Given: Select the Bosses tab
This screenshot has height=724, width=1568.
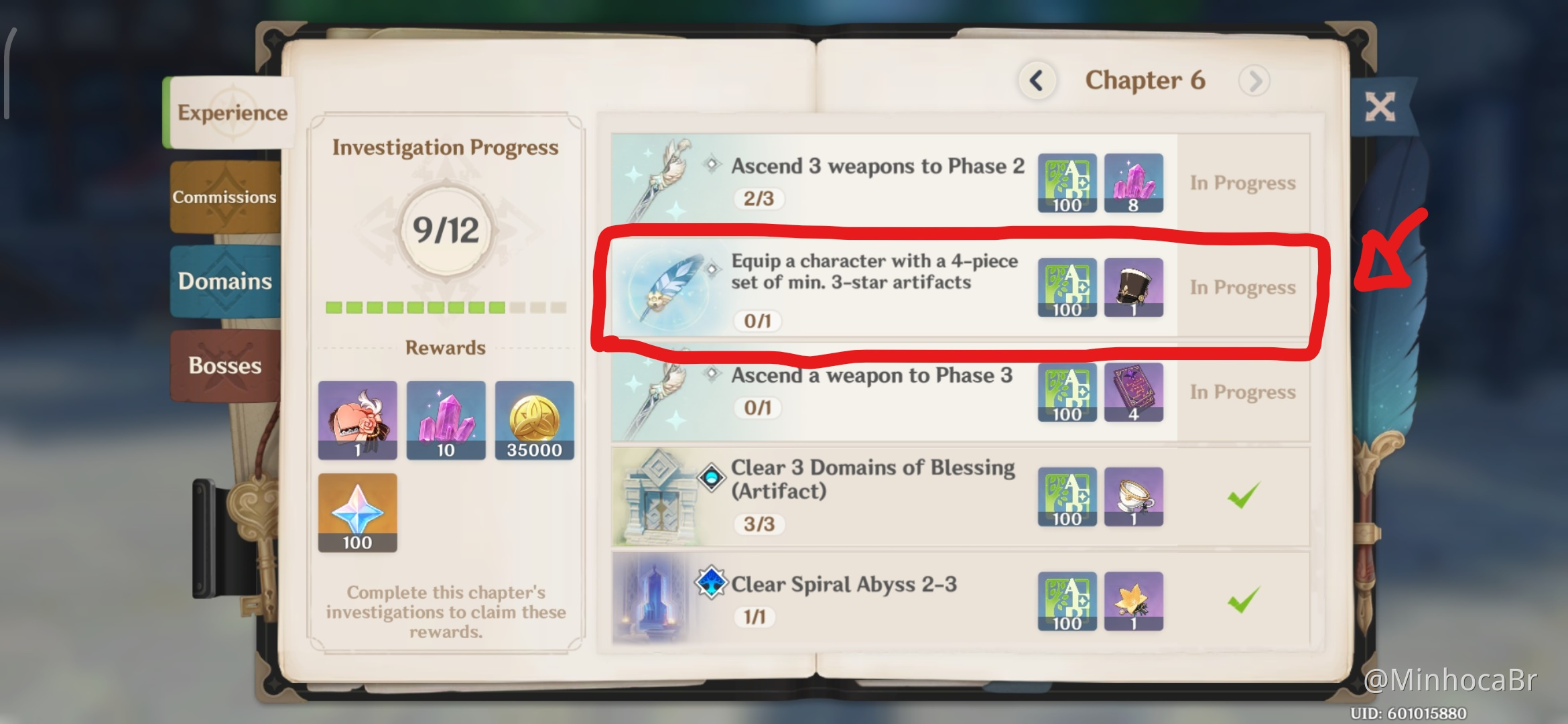Looking at the screenshot, I should [224, 365].
